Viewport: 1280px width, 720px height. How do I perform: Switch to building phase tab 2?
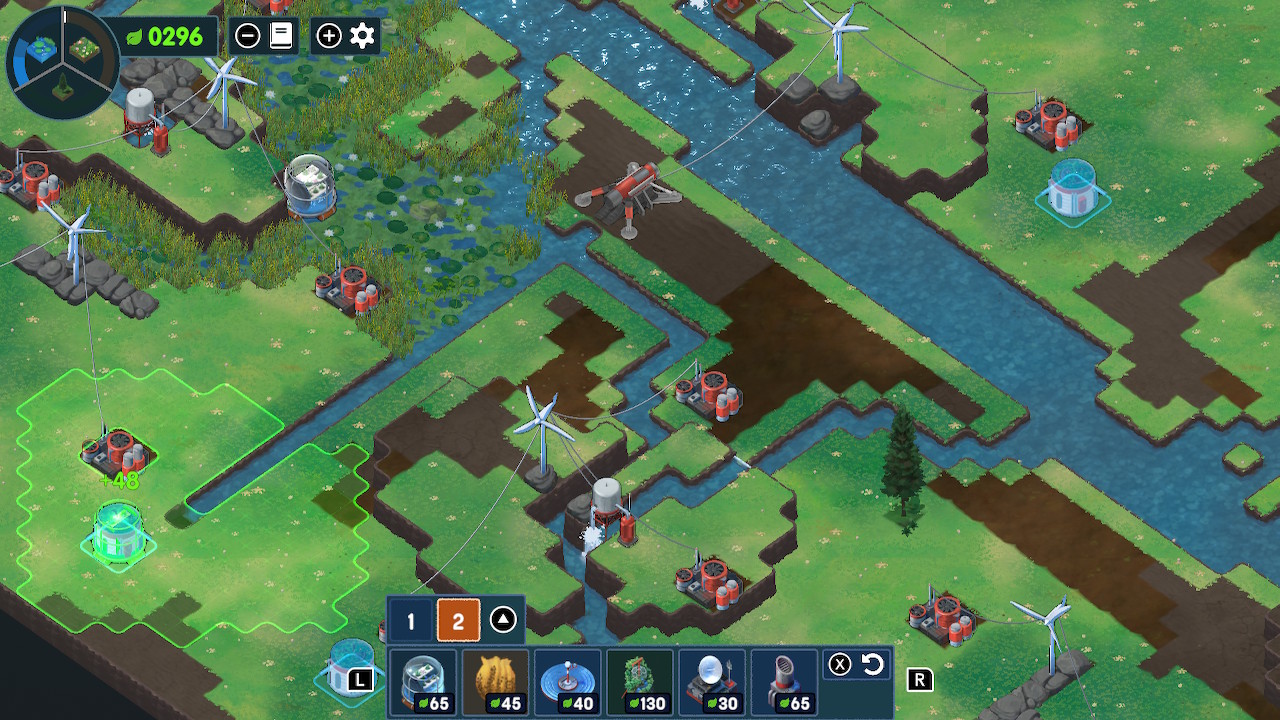point(458,622)
